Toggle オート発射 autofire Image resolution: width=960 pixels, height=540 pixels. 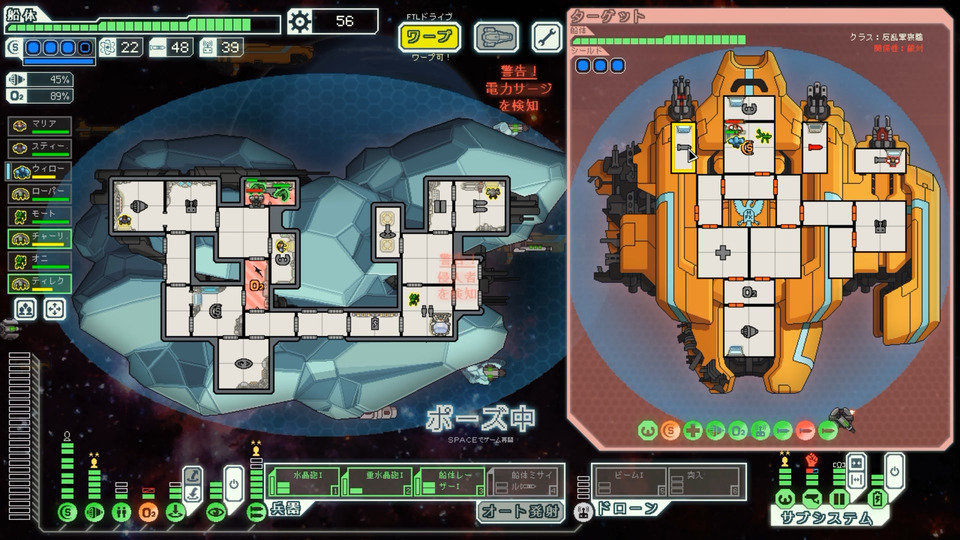coord(516,511)
